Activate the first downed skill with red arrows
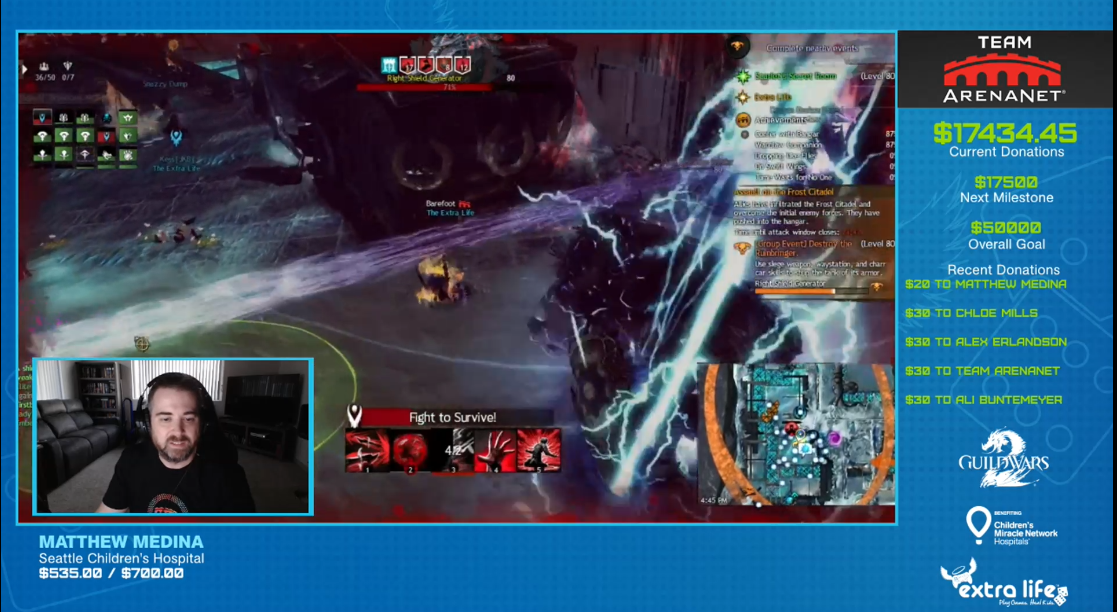The image size is (1117, 612). 366,451
